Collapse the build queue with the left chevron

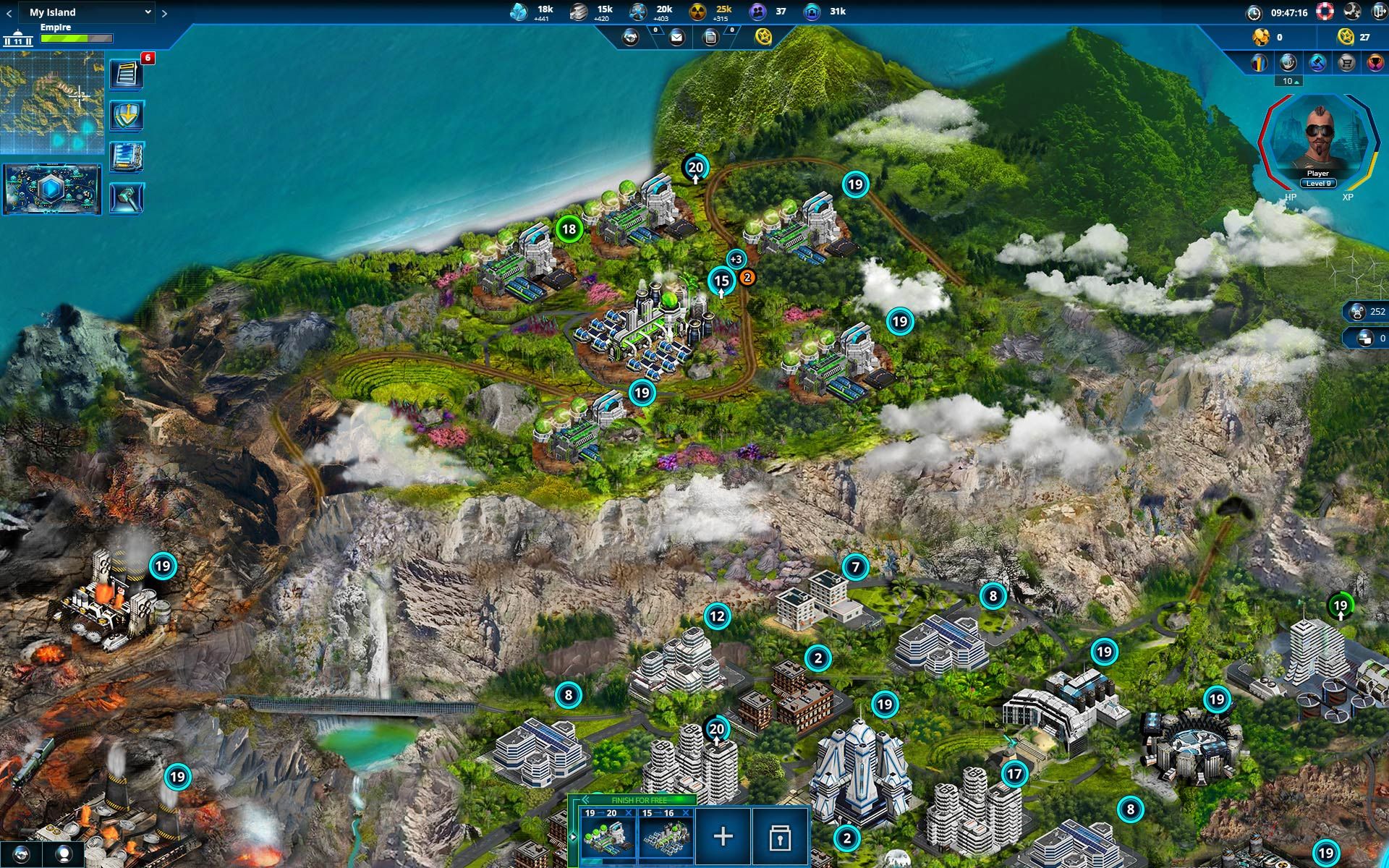585,800
